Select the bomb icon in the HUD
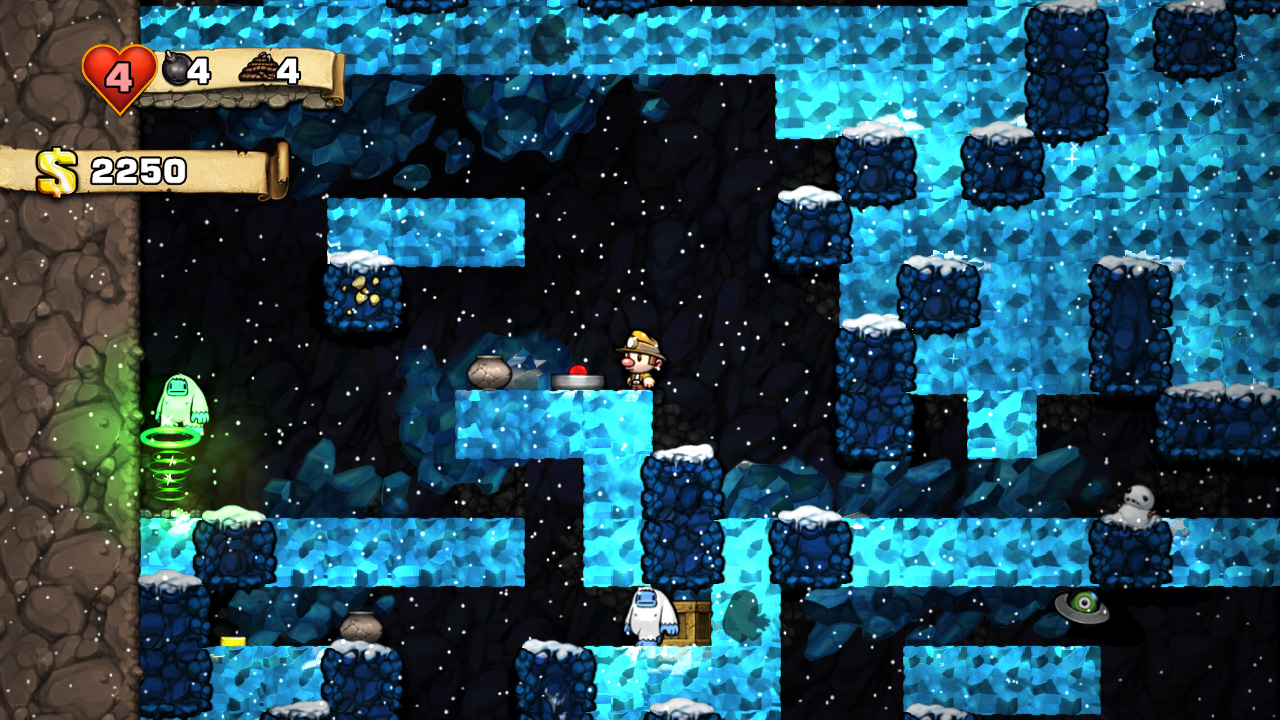This screenshot has height=720, width=1280. (x=174, y=69)
